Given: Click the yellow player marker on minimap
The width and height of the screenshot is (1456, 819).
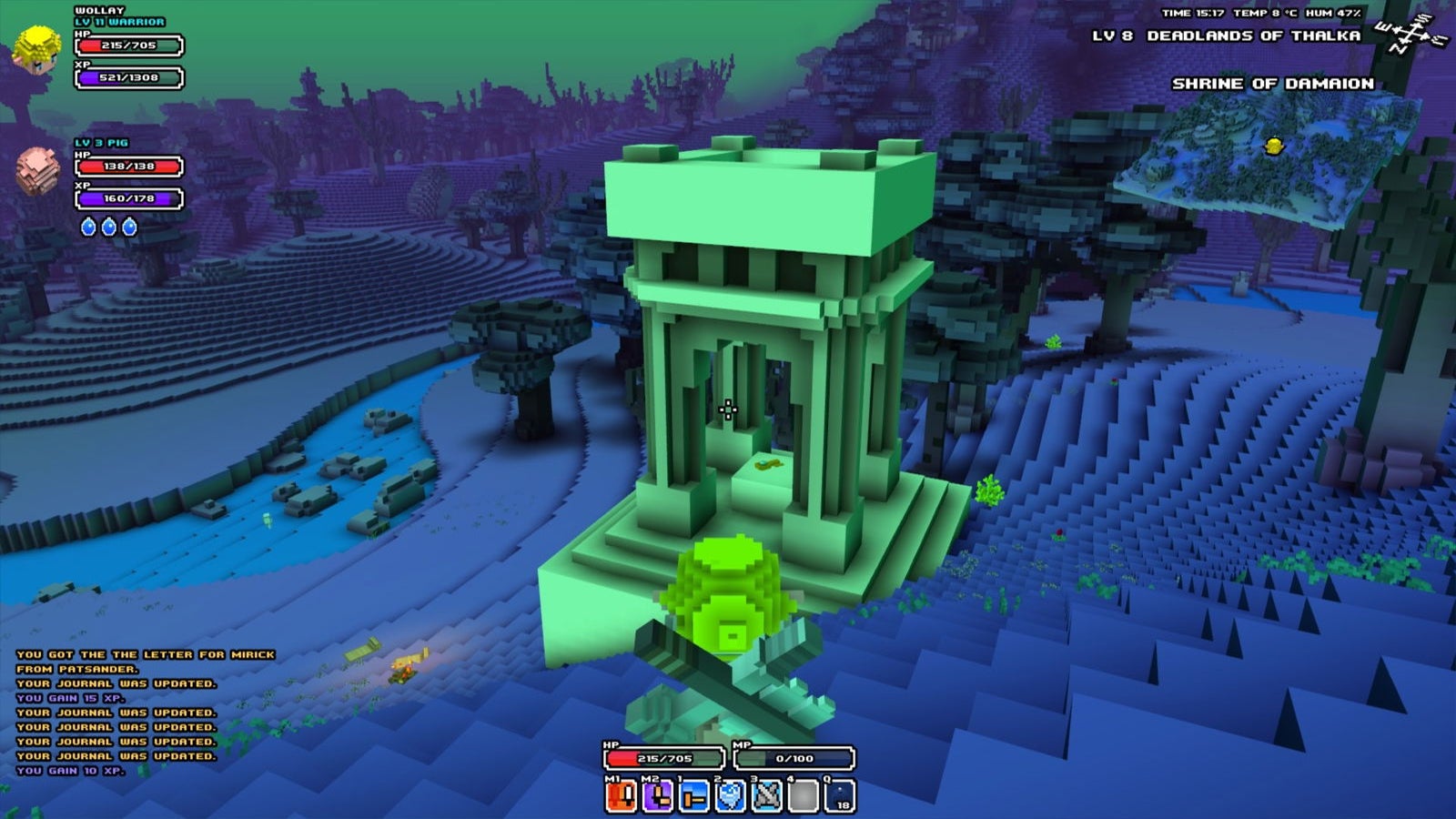Looking at the screenshot, I should (1274, 145).
